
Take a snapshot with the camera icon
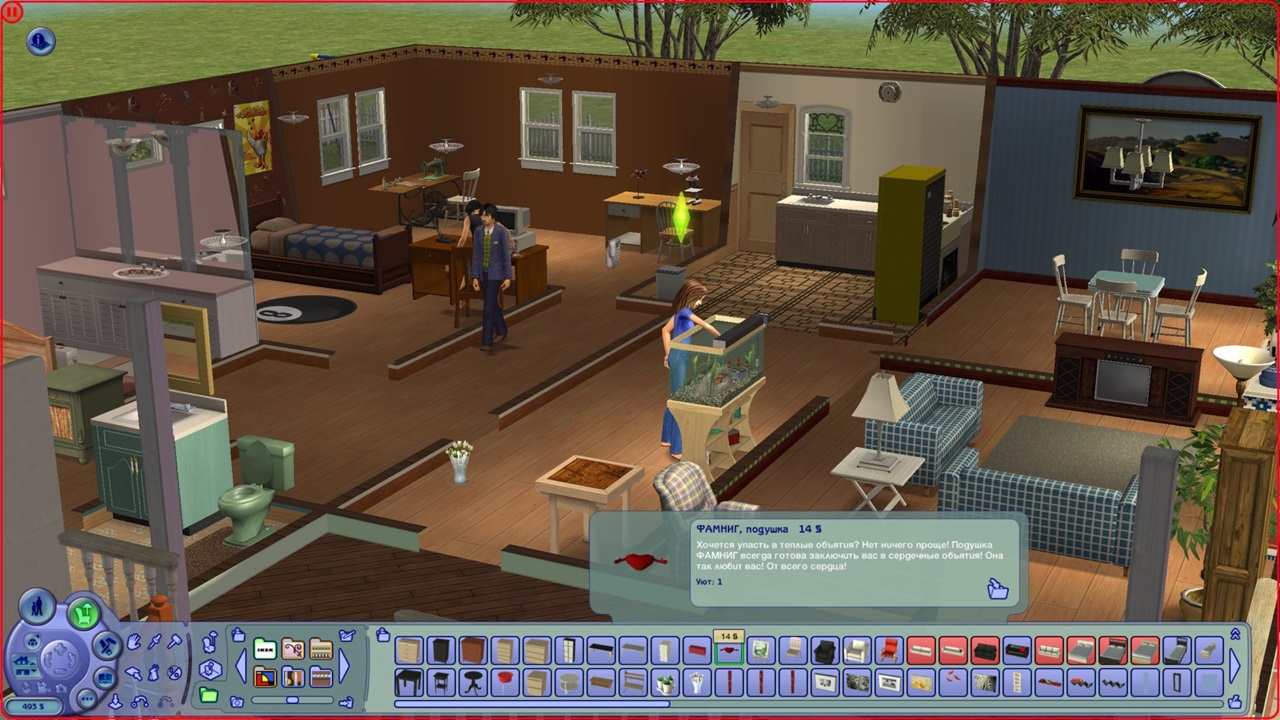tap(235, 703)
